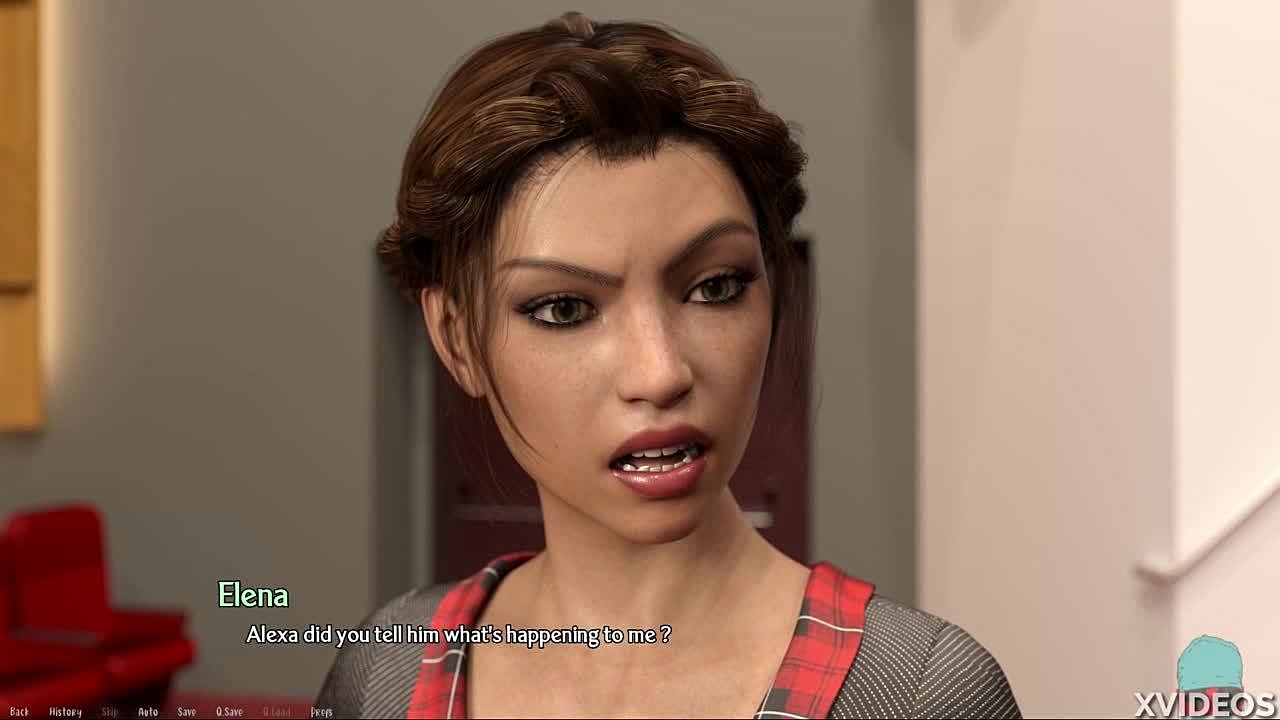
Task: Quick load with Q.Load
Action: (x=277, y=712)
